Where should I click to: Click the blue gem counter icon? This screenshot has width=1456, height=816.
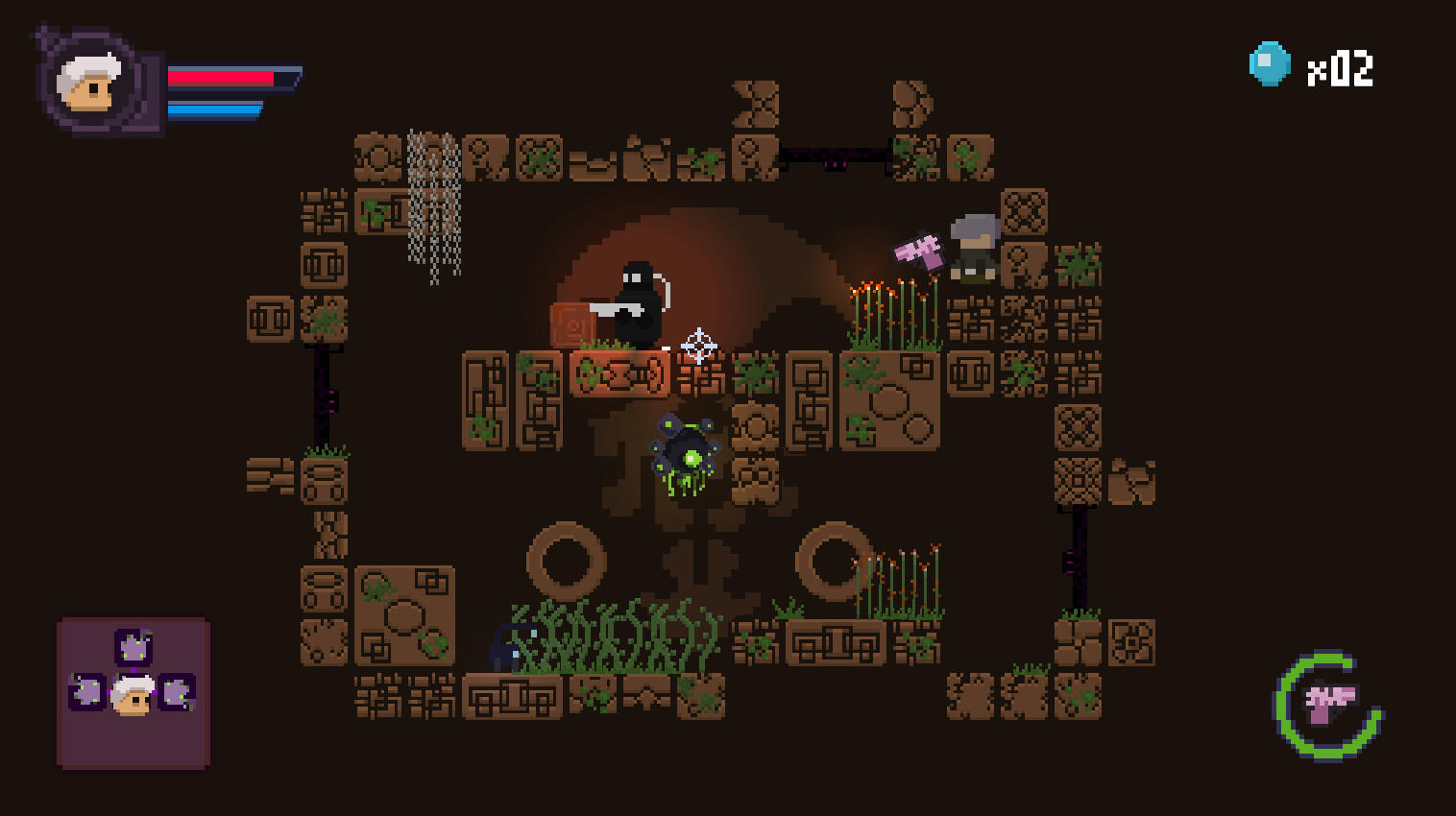coord(1270,62)
